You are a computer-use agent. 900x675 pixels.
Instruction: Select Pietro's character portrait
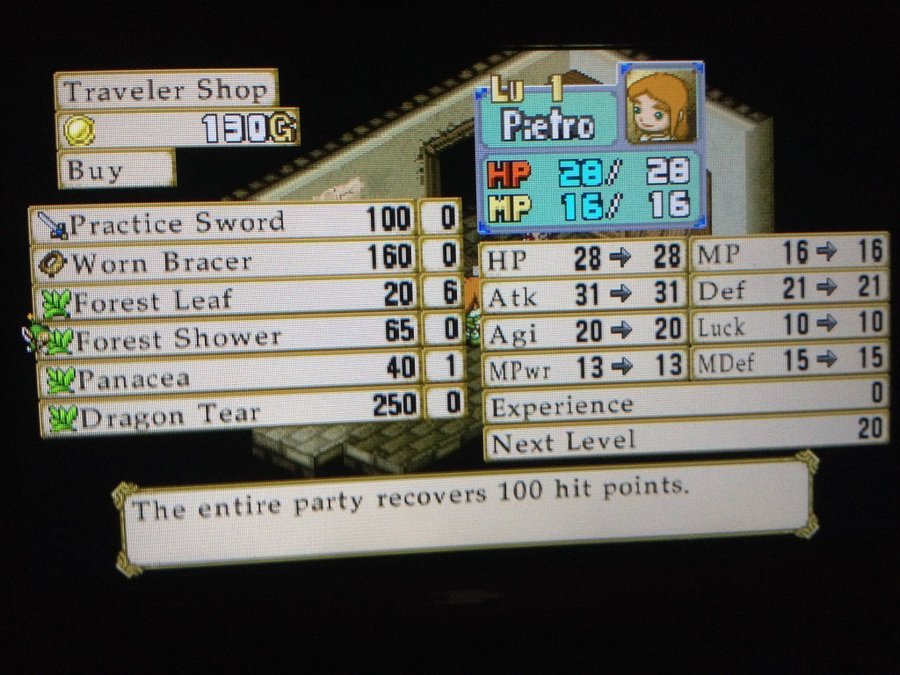click(x=658, y=105)
